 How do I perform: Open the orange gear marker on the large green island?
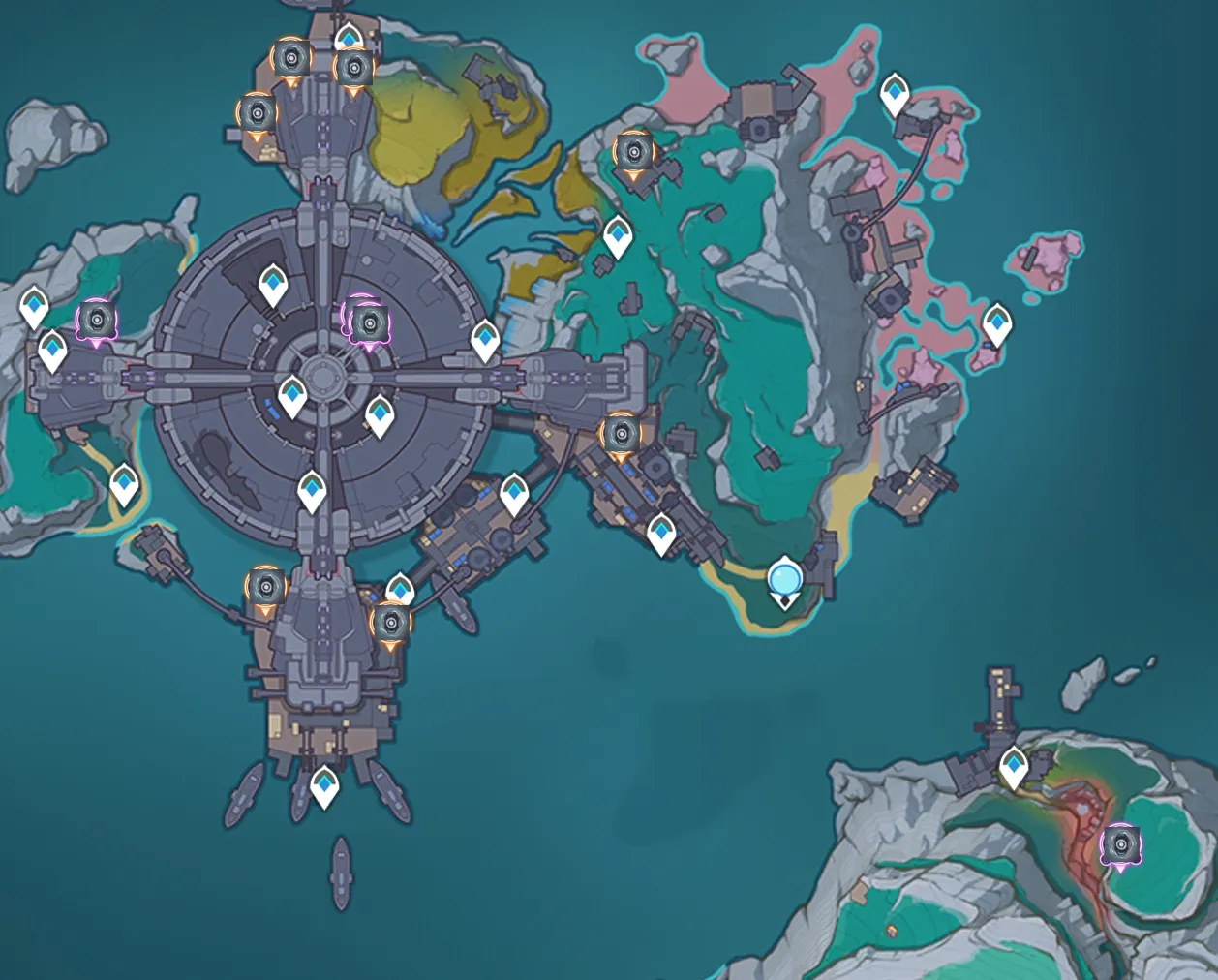(x=632, y=153)
